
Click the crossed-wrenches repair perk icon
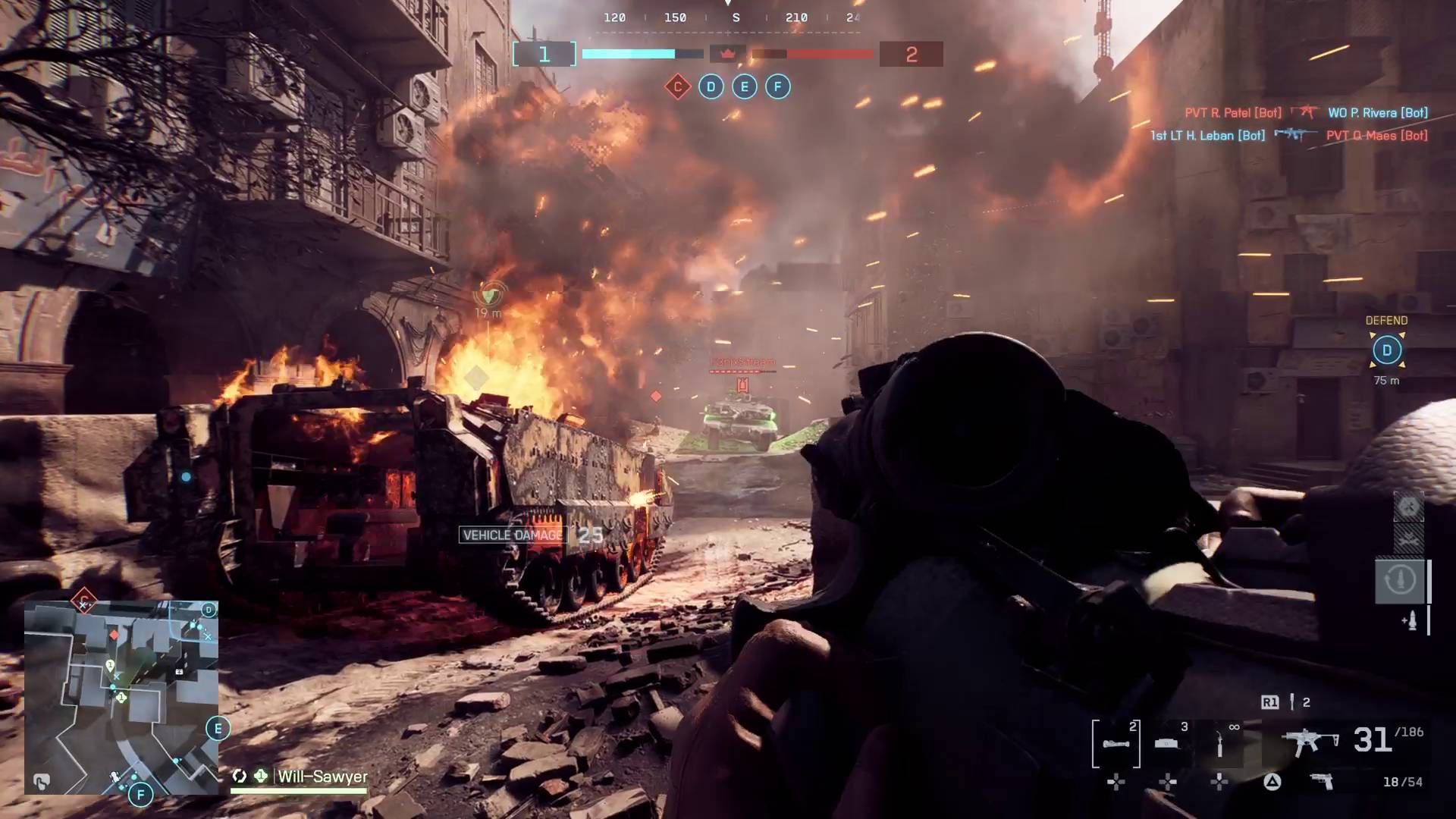pyautogui.click(x=1408, y=507)
